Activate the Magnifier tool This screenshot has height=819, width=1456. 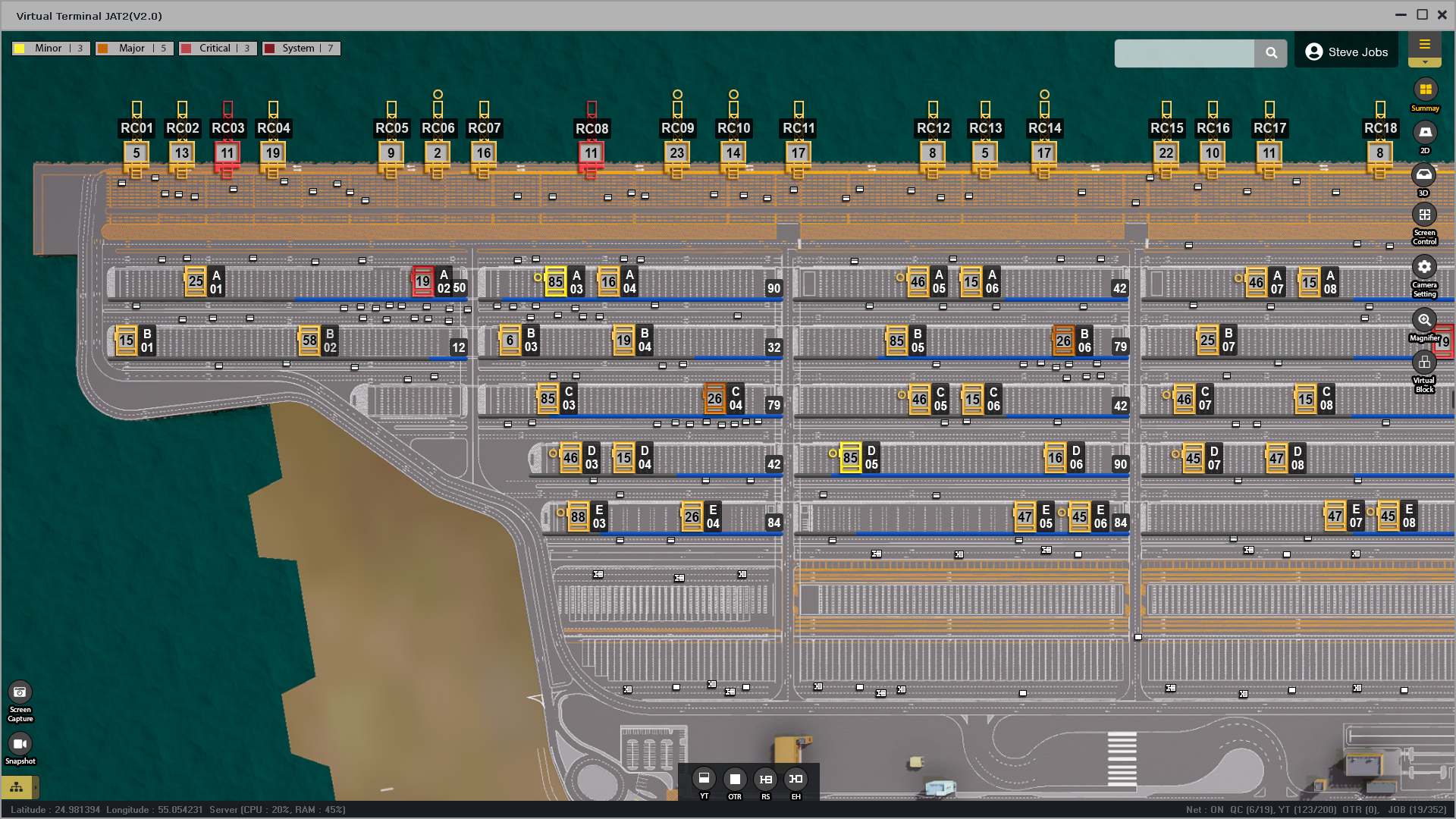(1424, 321)
